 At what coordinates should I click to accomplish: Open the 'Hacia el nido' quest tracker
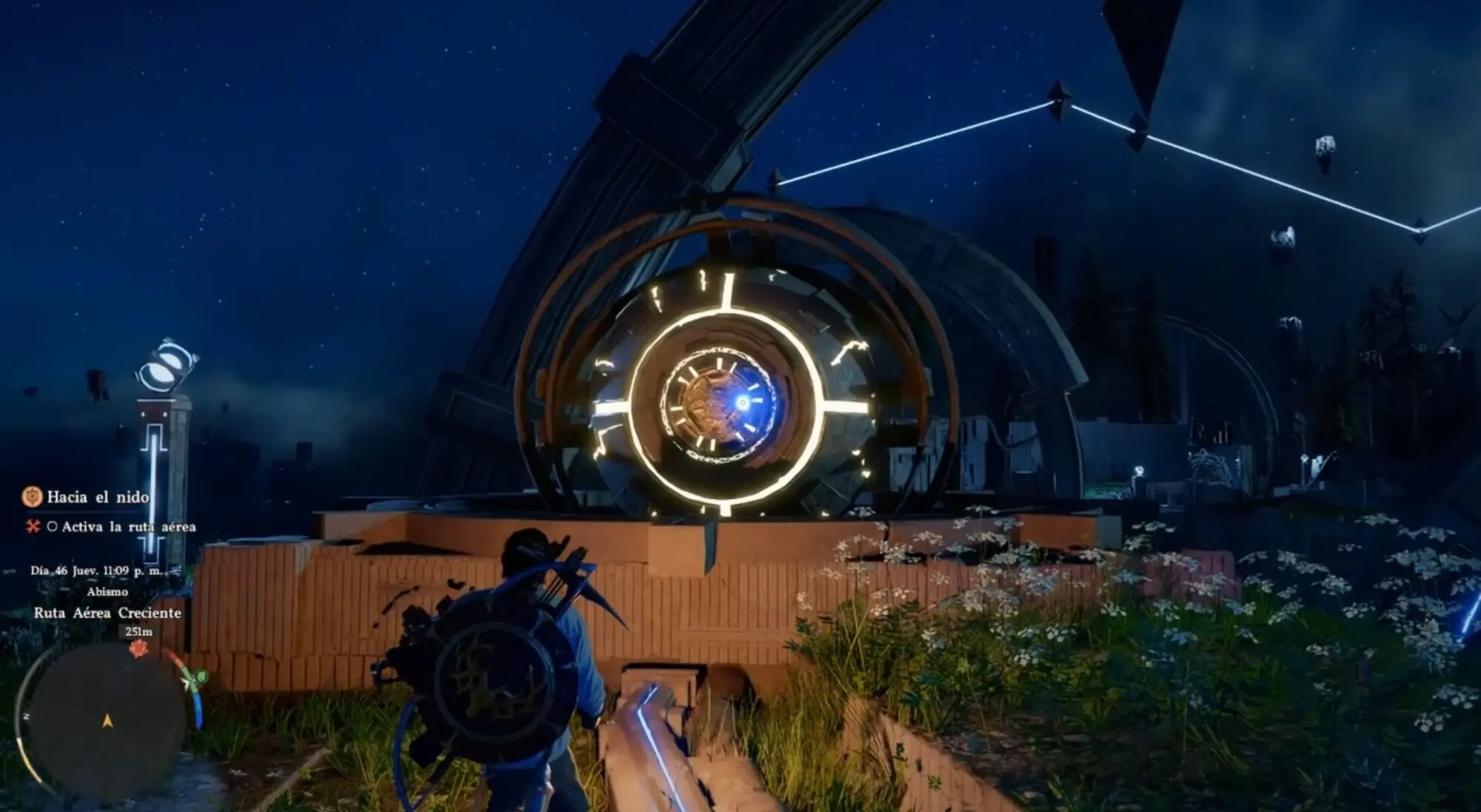[x=98, y=497]
